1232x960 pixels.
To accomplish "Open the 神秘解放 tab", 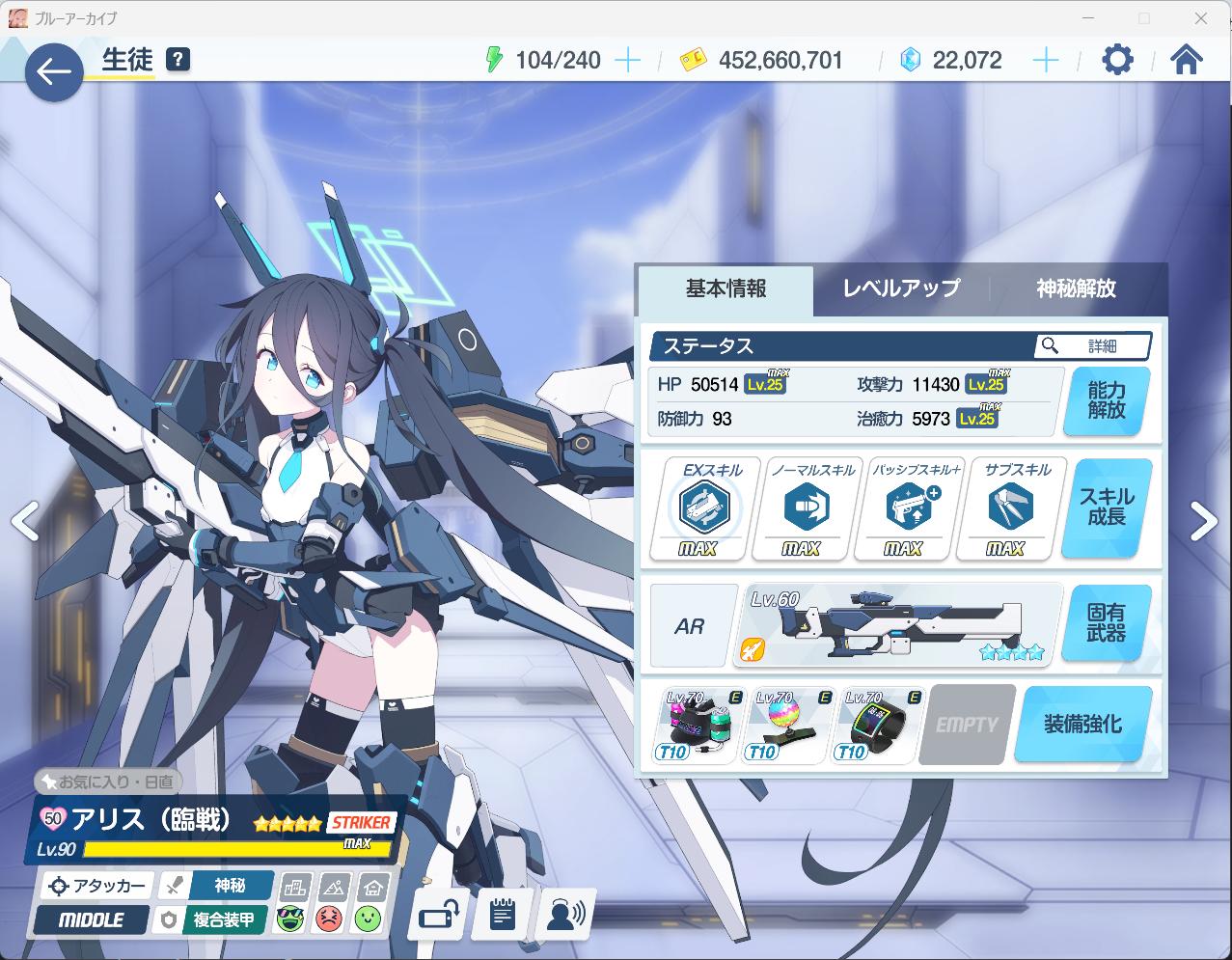I will tap(1076, 288).
